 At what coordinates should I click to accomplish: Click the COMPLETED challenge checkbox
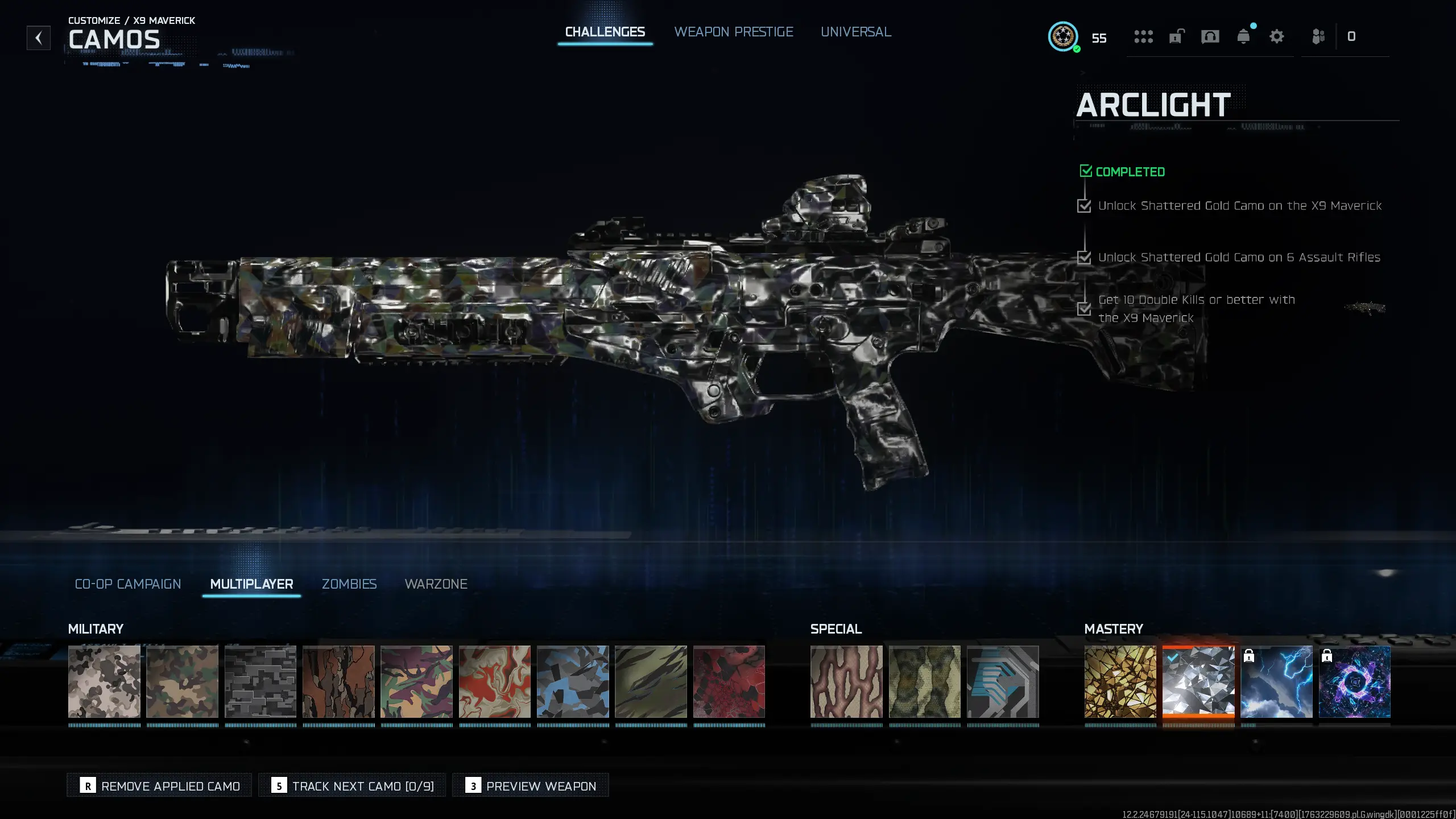point(1086,171)
